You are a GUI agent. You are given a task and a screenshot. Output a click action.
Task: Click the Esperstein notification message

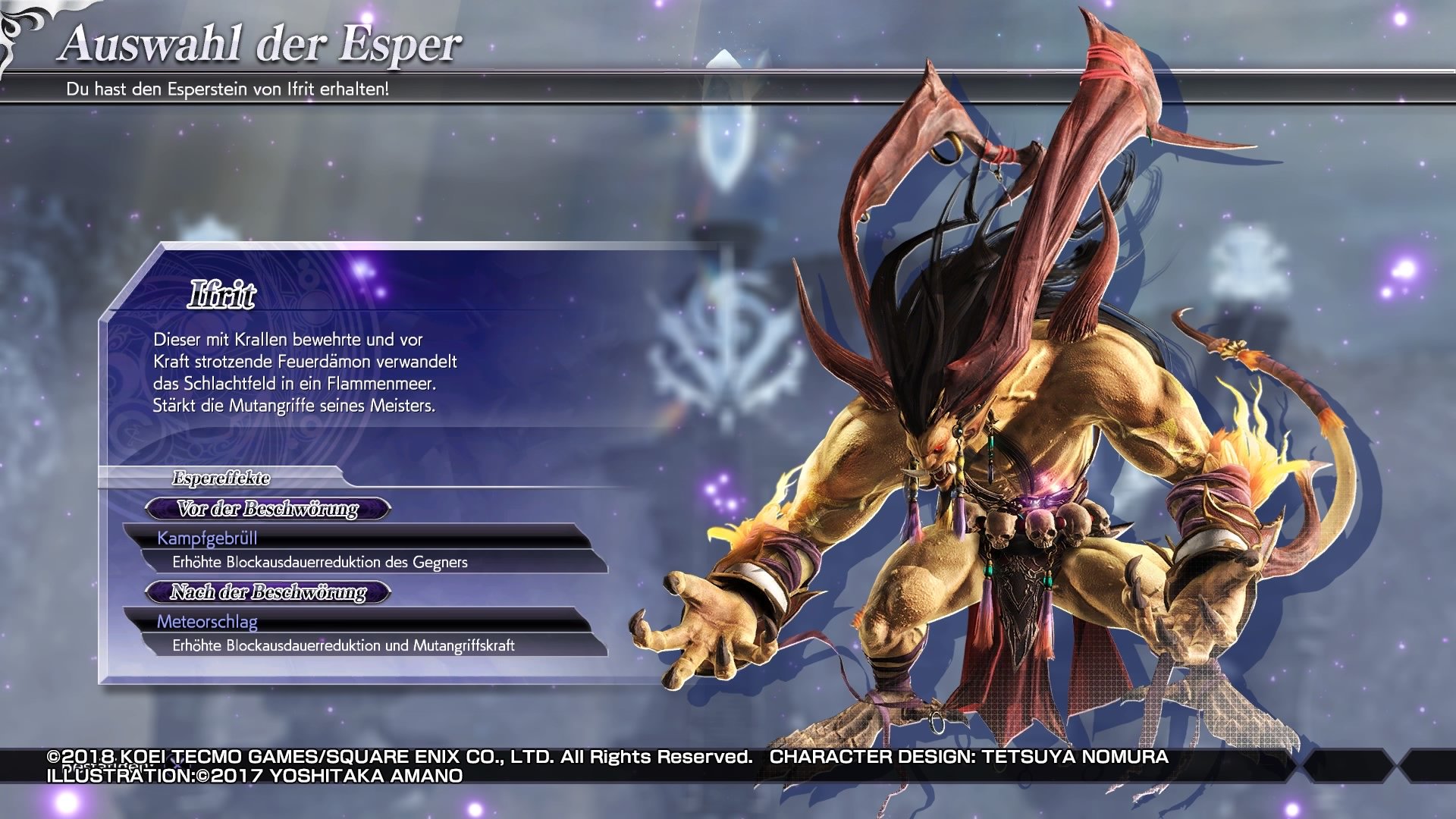[227, 90]
